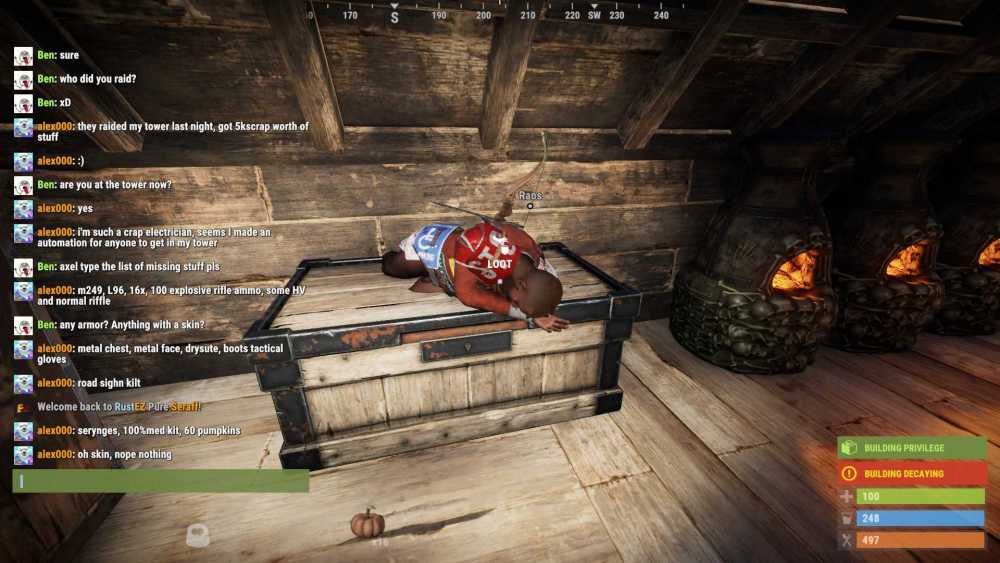Focus the green chat input box
This screenshot has width=1000, height=563.
(x=160, y=481)
